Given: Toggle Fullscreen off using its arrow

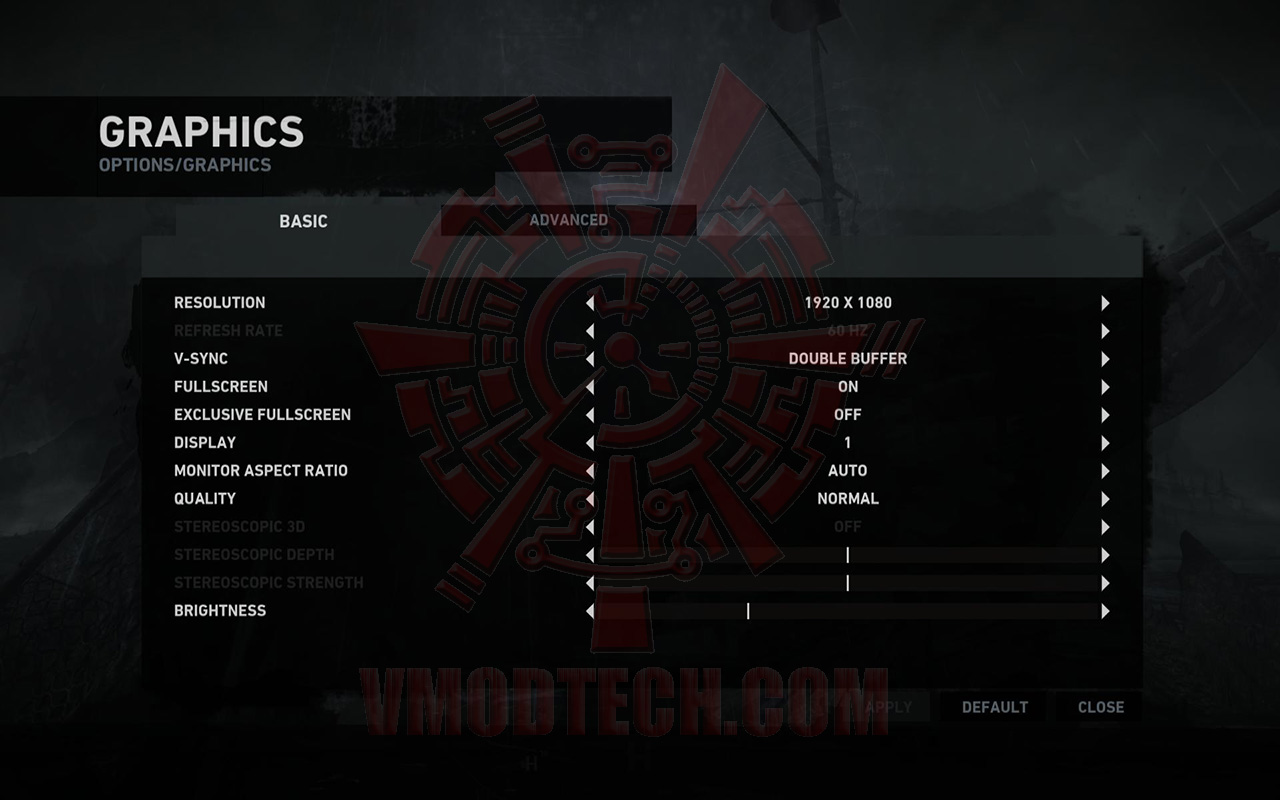Looking at the screenshot, I should click(1104, 386).
